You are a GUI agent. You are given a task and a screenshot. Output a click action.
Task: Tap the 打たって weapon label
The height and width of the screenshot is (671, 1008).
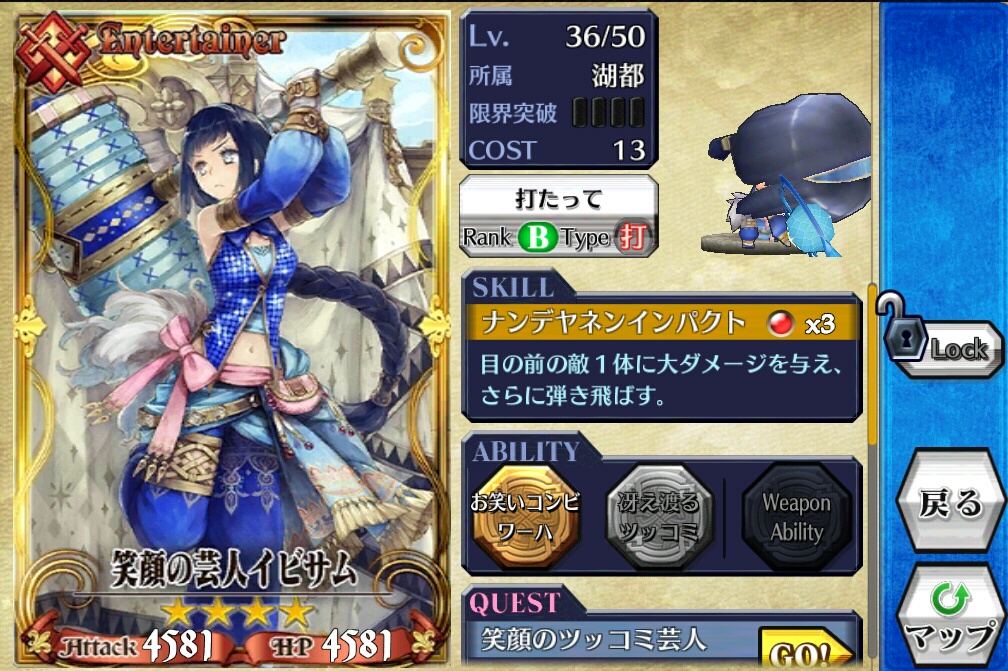point(558,197)
